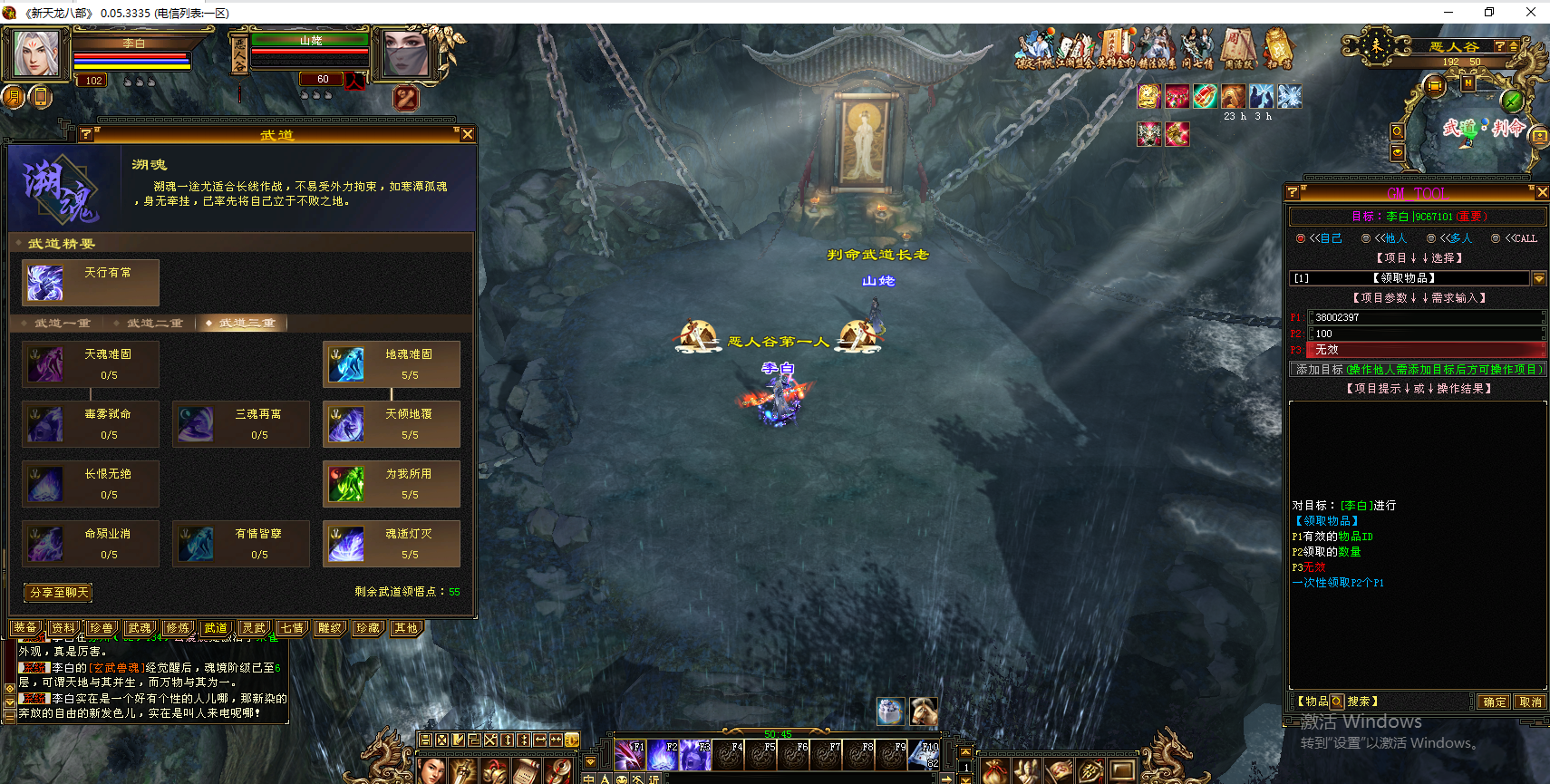Maximize the game window
Viewport: 1550px width, 784px height.
(1489, 12)
